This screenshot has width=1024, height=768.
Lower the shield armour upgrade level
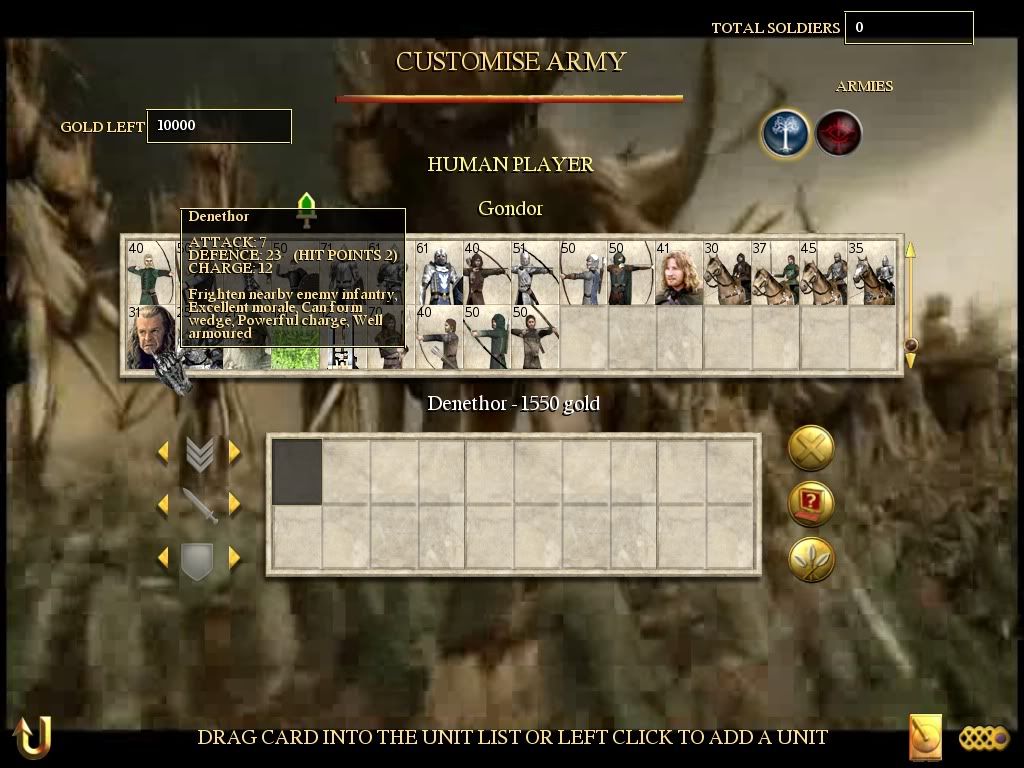[x=163, y=557]
